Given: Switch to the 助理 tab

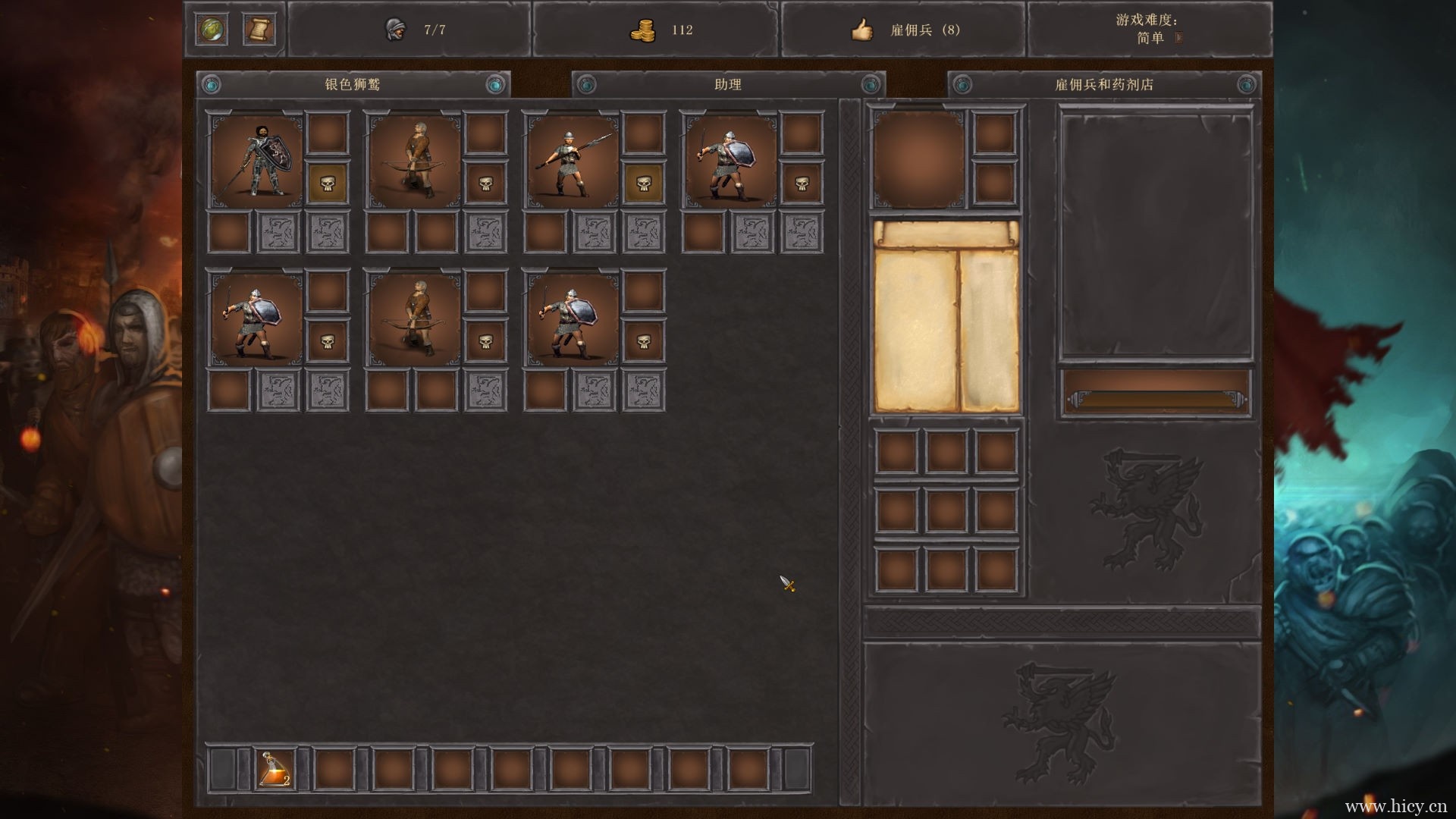Looking at the screenshot, I should 728,84.
